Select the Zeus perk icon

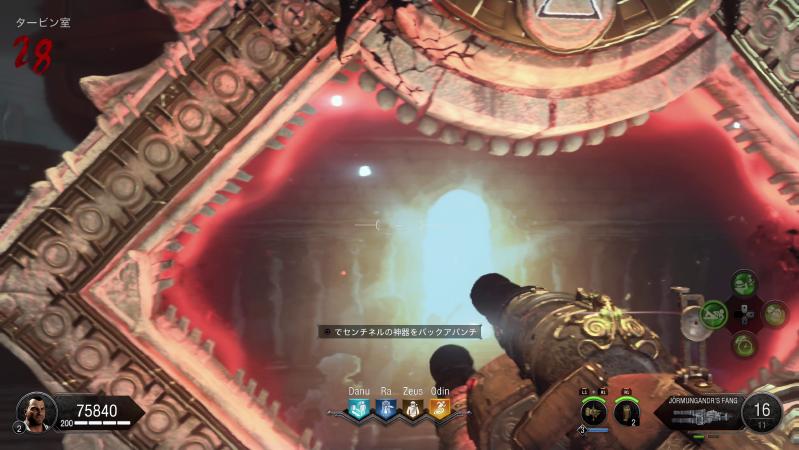tap(412, 408)
